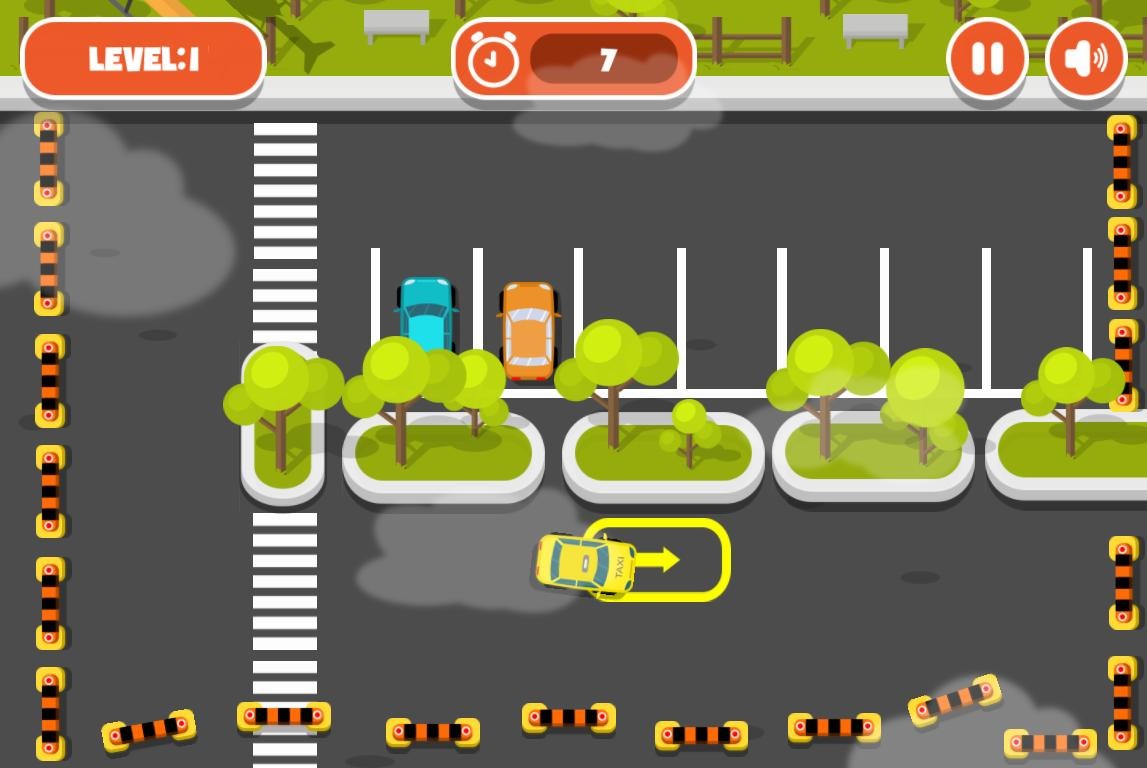Toggle the sound speaker button

click(x=1085, y=59)
